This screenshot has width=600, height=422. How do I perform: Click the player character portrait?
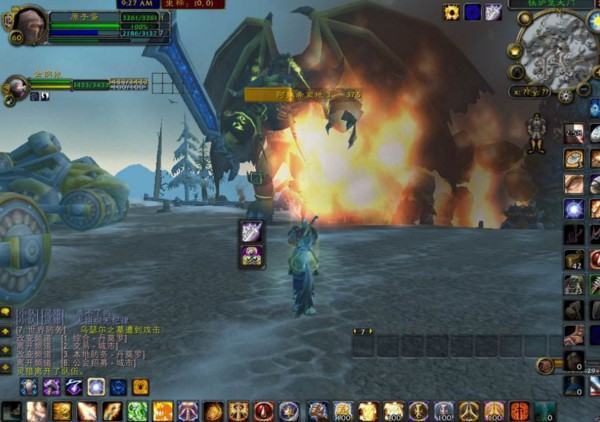click(27, 23)
